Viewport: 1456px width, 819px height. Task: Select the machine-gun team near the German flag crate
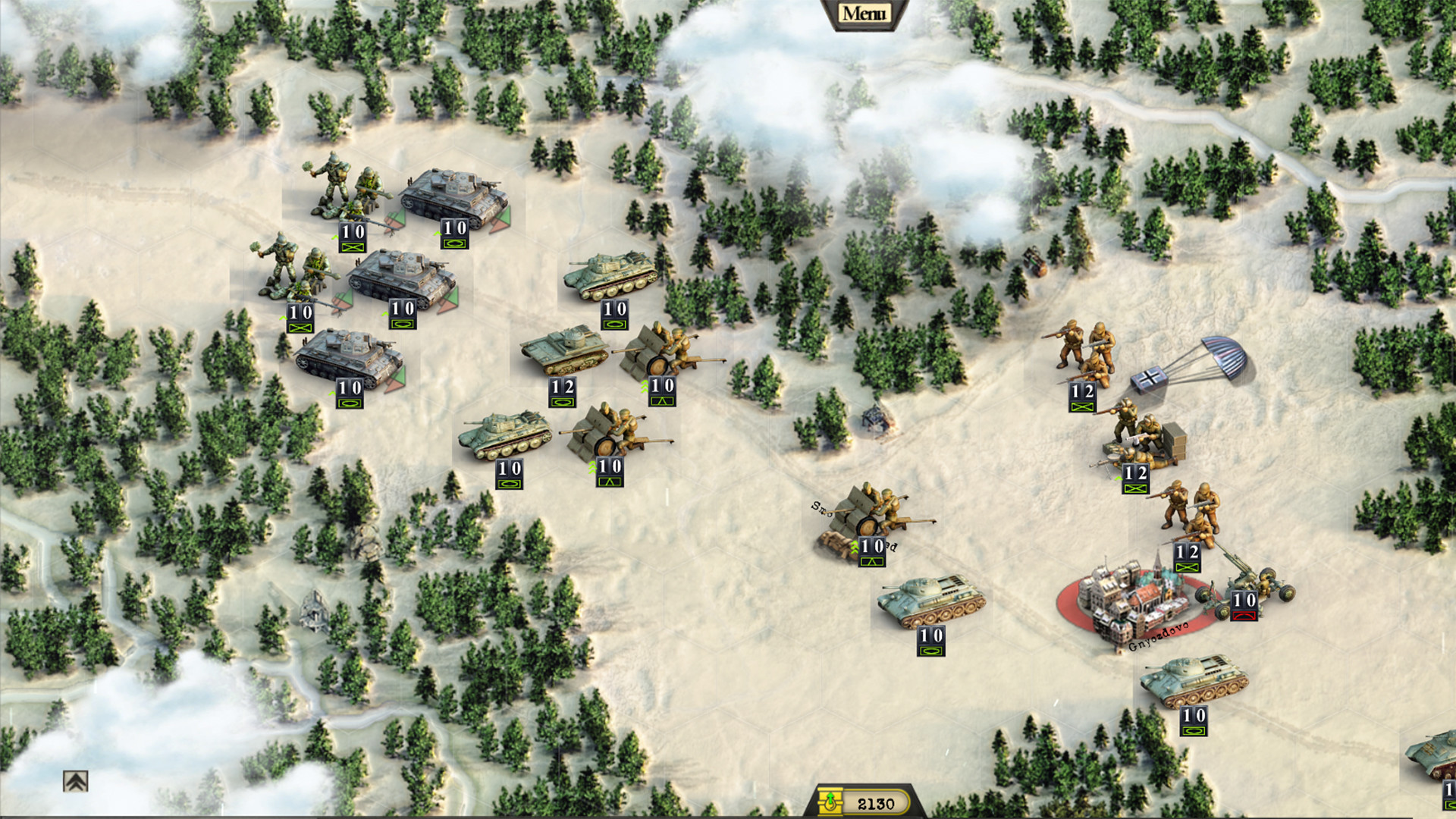1137,447
